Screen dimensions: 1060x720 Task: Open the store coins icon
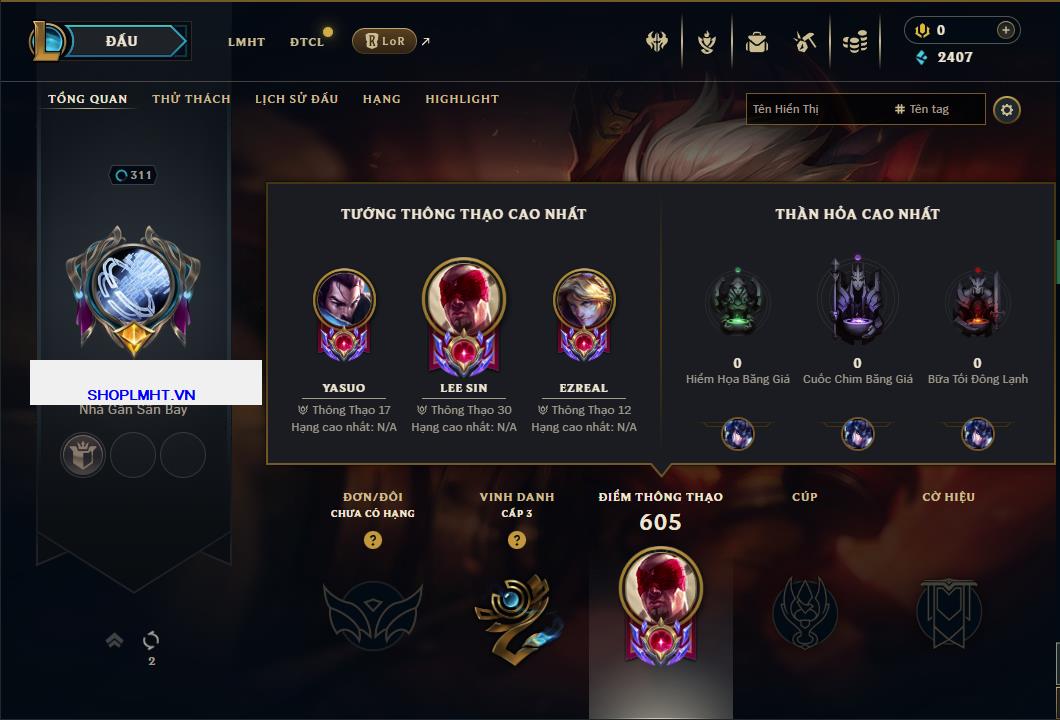click(854, 42)
